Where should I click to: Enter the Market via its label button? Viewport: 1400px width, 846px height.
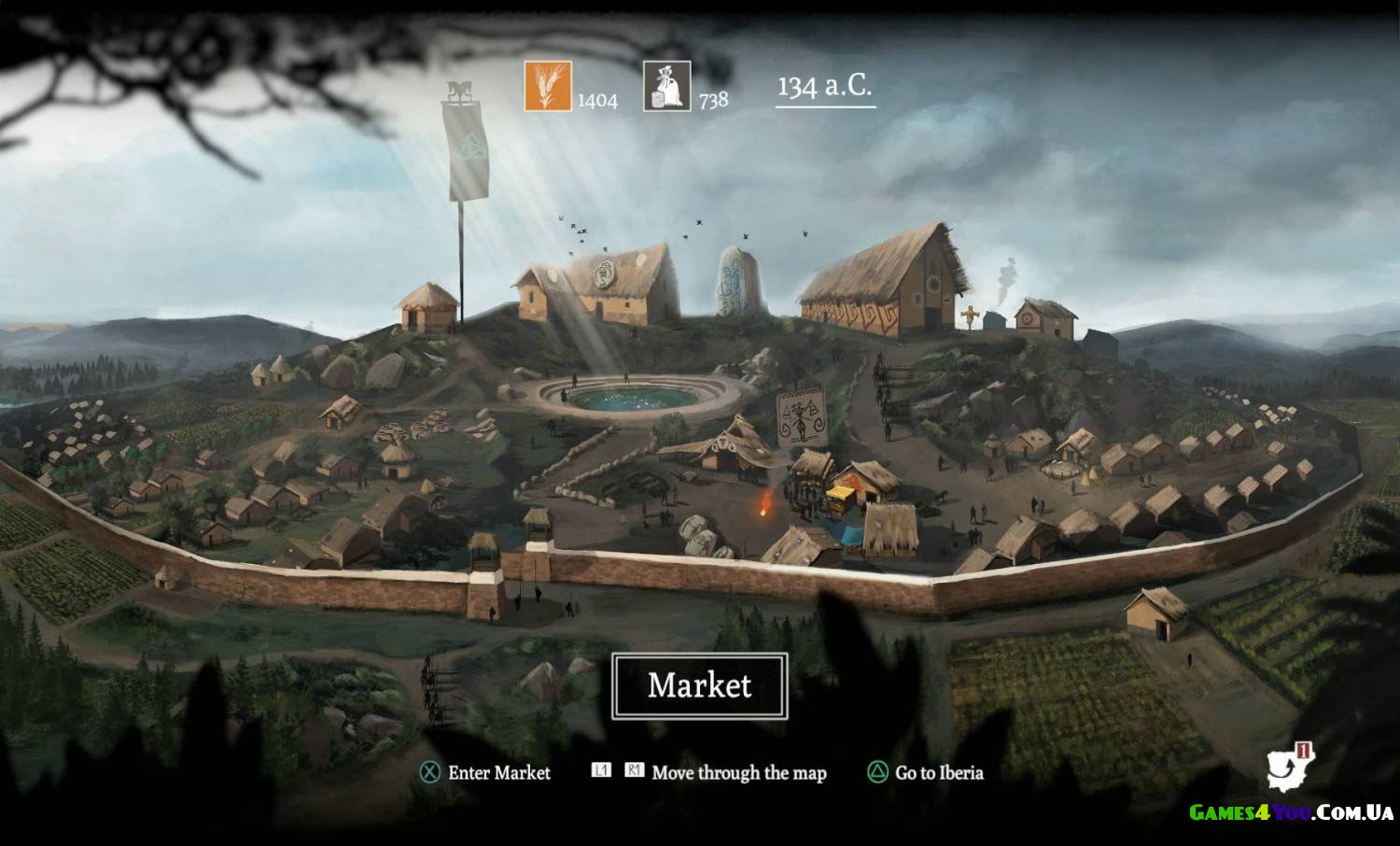699,685
